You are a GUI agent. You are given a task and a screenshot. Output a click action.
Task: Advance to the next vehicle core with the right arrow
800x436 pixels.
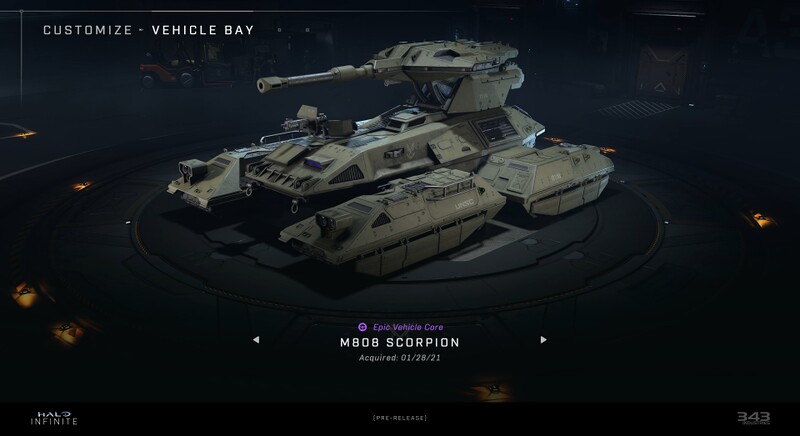544,340
